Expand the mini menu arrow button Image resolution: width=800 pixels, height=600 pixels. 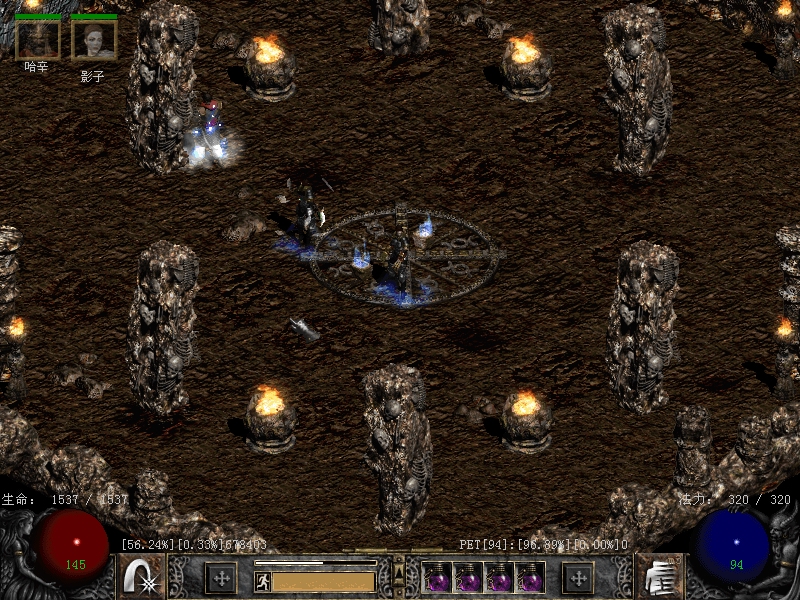[399, 572]
